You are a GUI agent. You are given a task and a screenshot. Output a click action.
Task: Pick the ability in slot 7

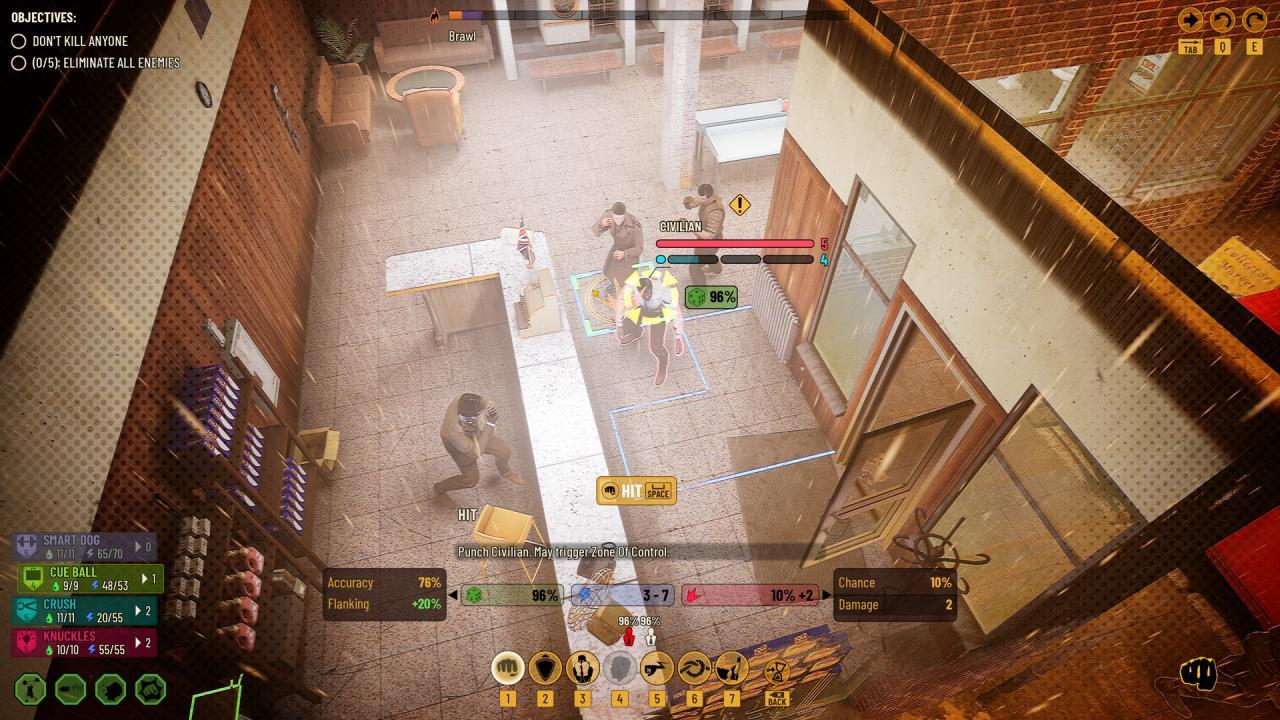pyautogui.click(x=730, y=666)
